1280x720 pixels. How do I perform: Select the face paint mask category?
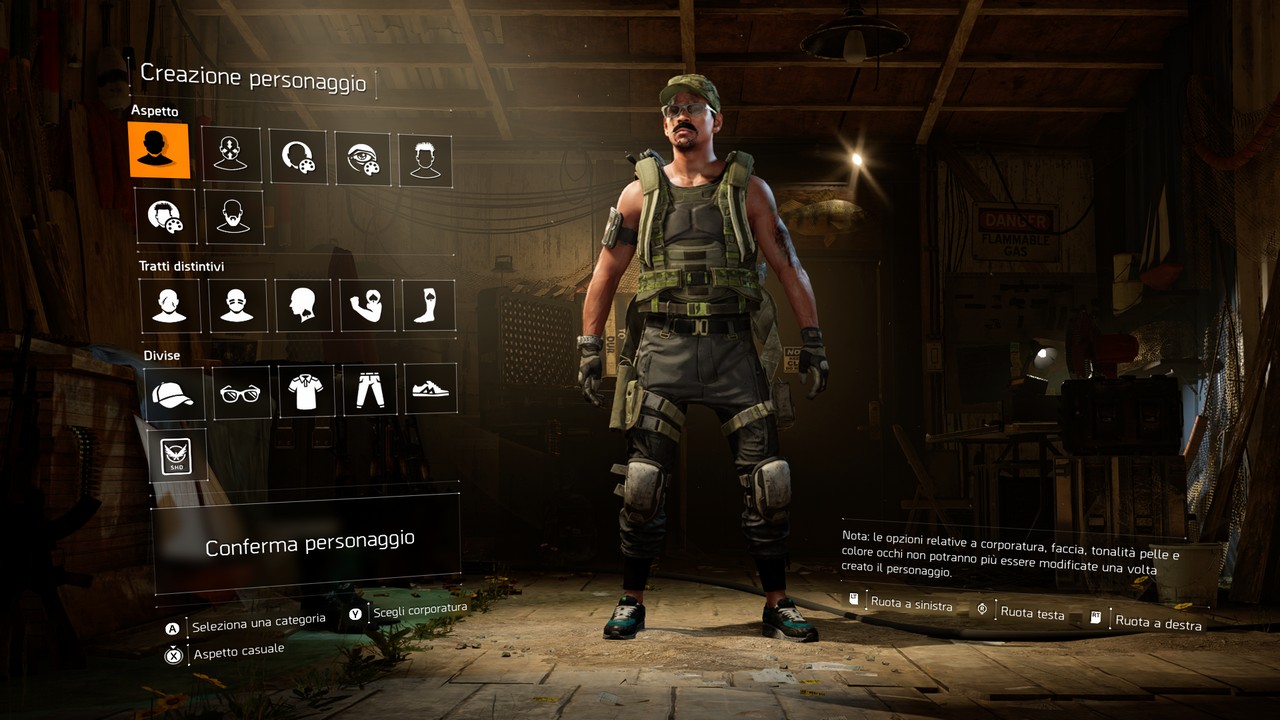(237, 305)
